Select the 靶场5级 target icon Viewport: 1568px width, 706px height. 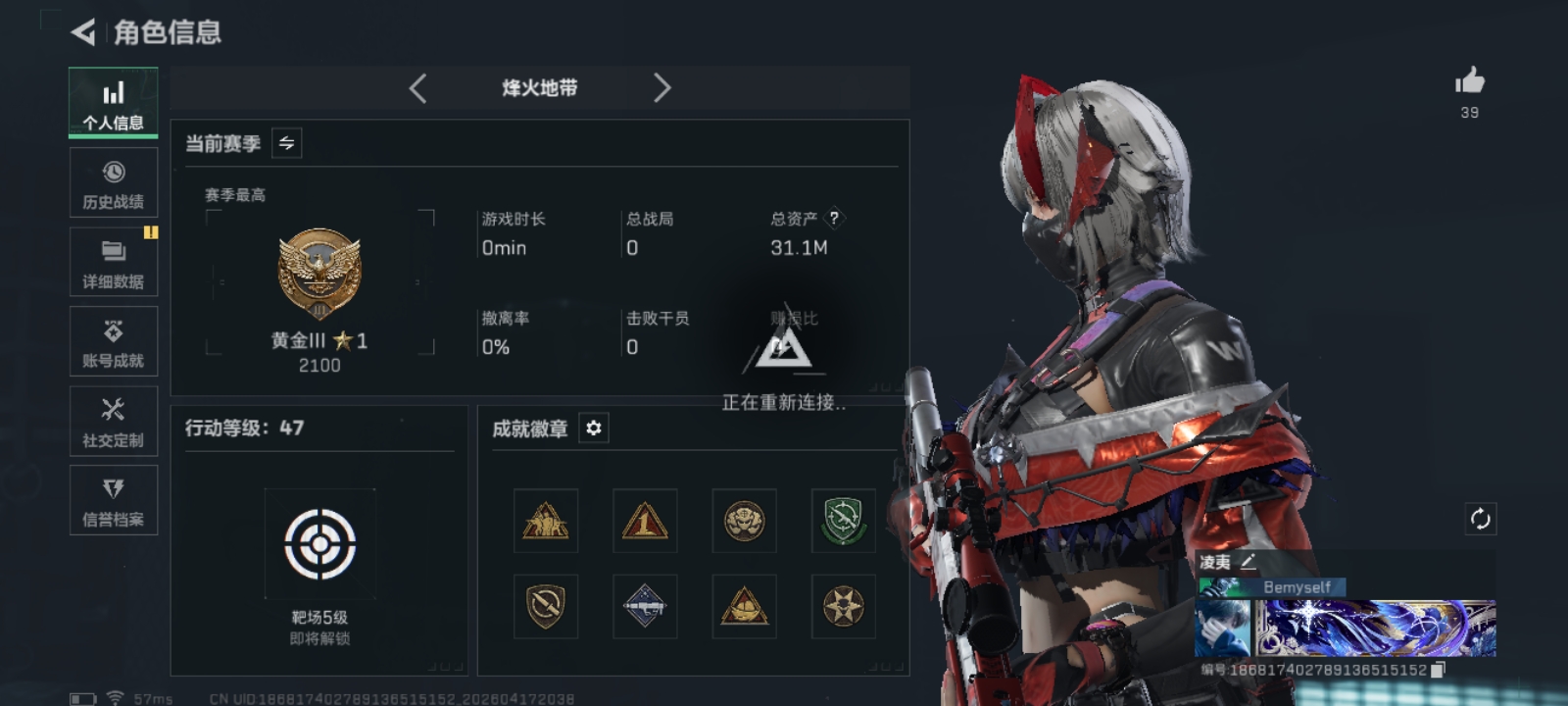(x=319, y=543)
